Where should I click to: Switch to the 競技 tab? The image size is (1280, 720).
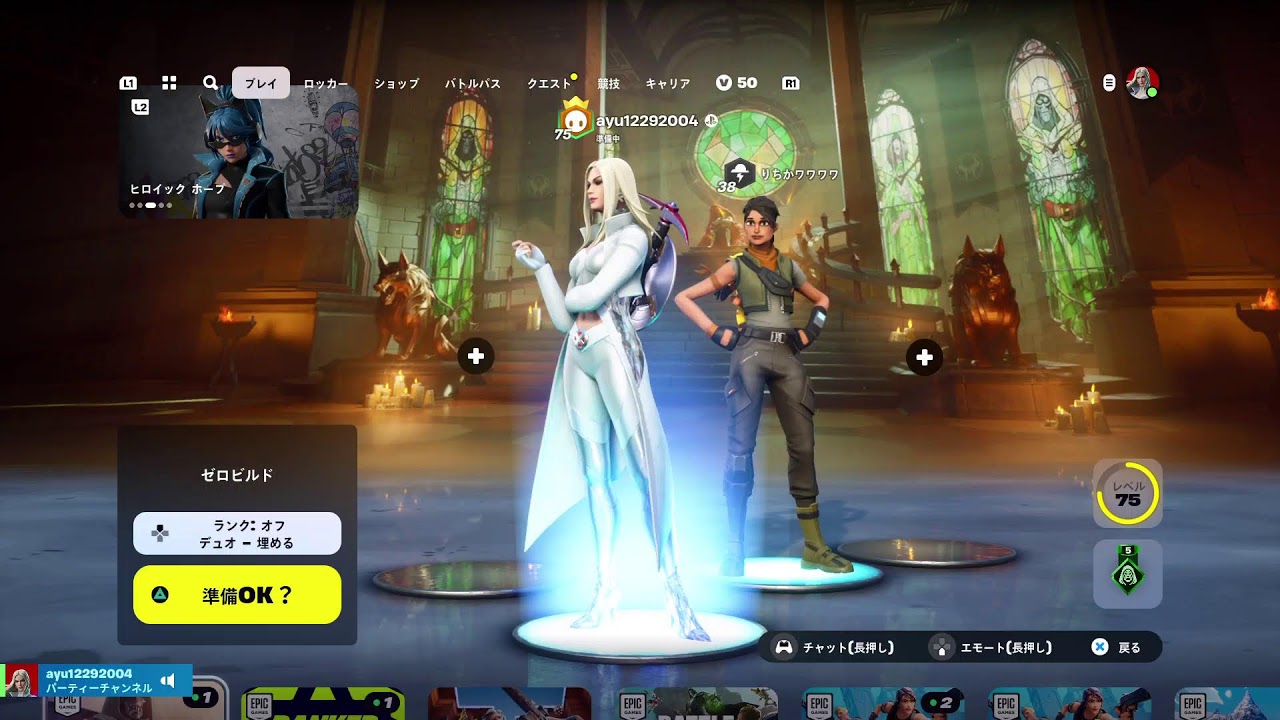click(608, 84)
